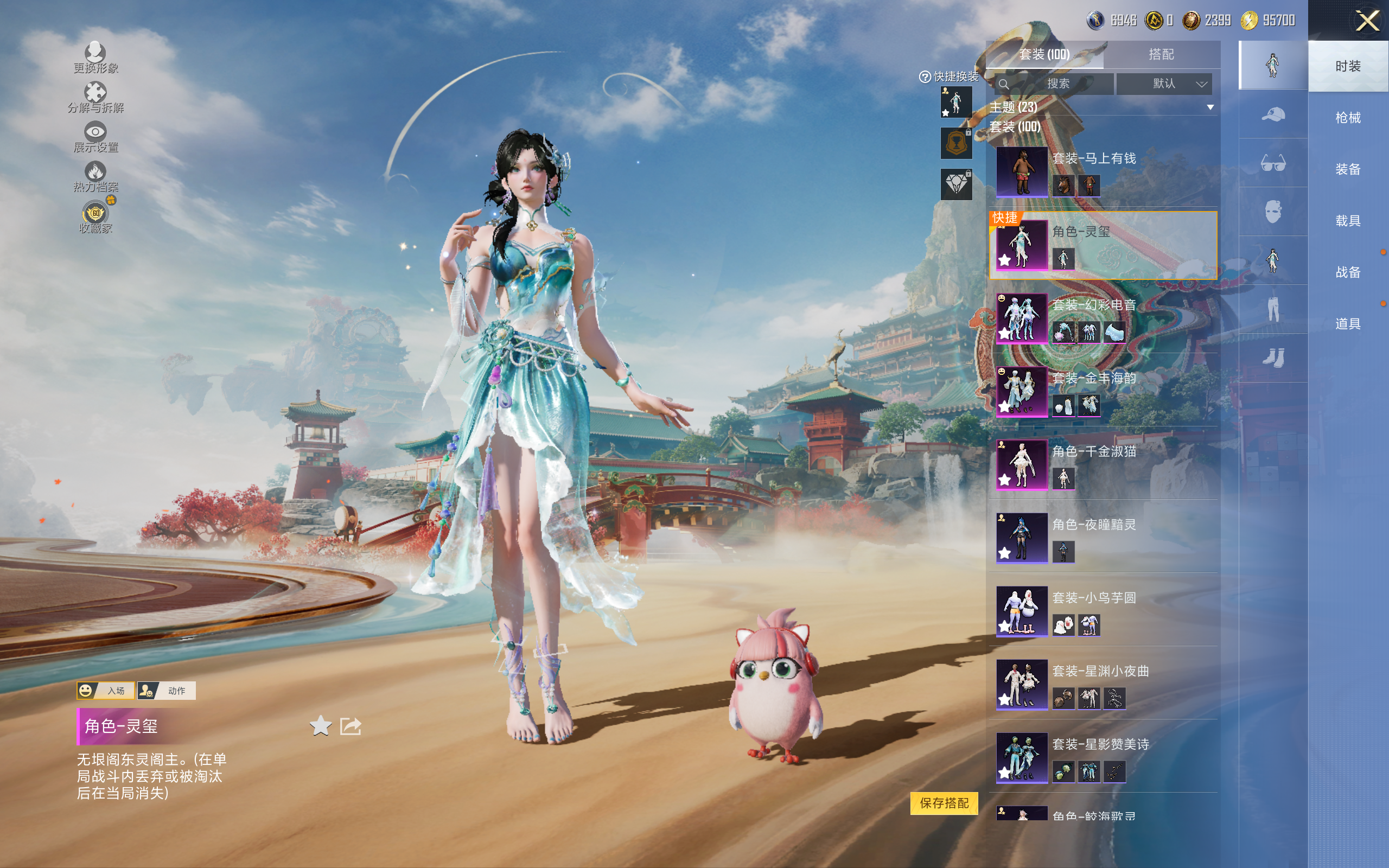The width and height of the screenshot is (1389, 868).
Task: Share the current outfit
Action: coord(350,726)
